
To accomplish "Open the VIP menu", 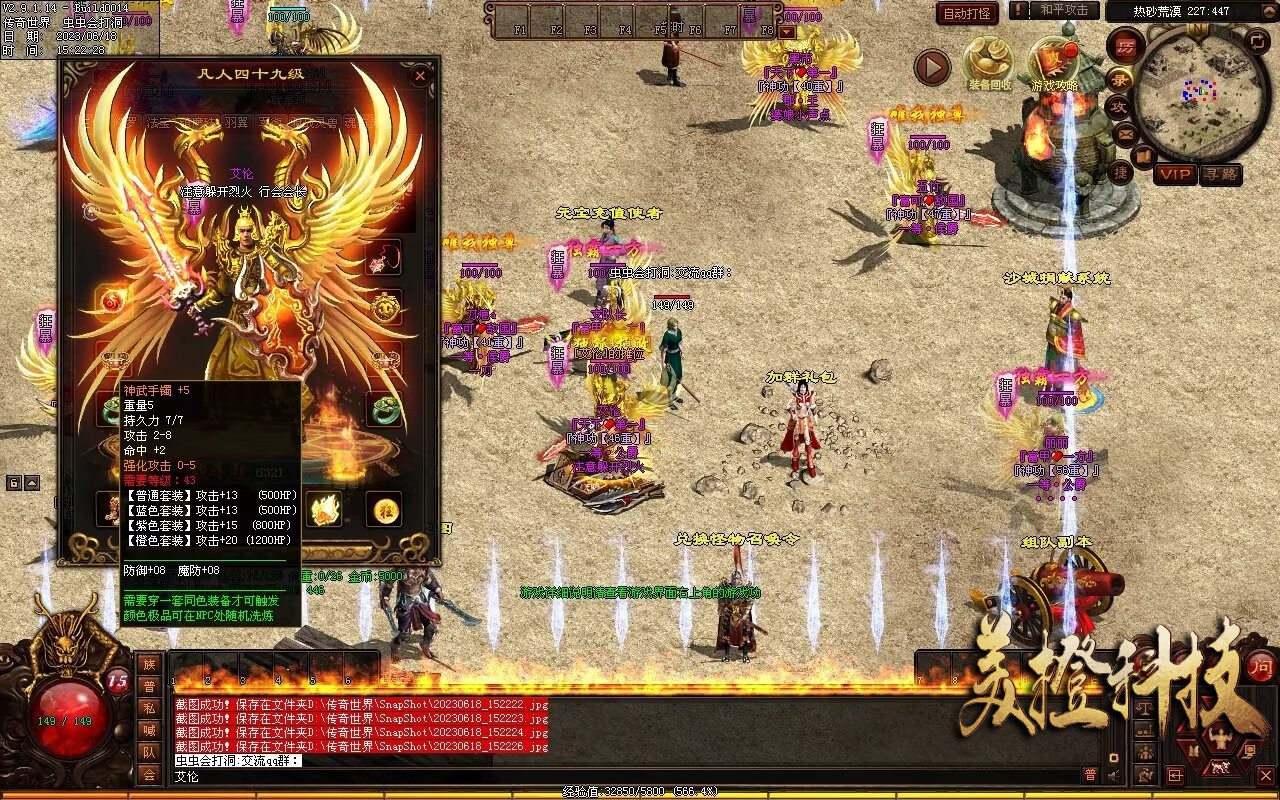I will [1175, 174].
